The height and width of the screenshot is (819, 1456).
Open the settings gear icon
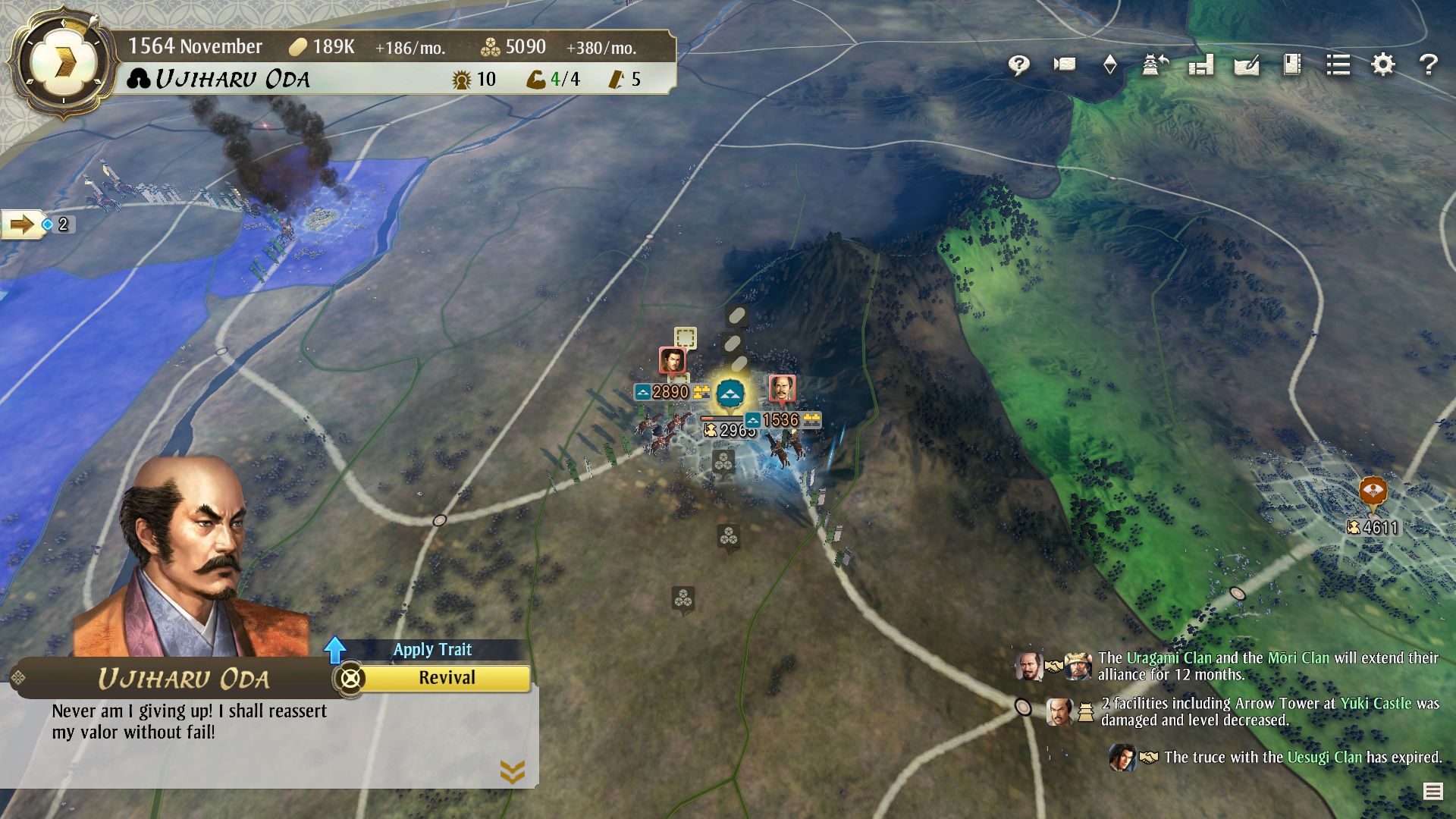click(1382, 65)
